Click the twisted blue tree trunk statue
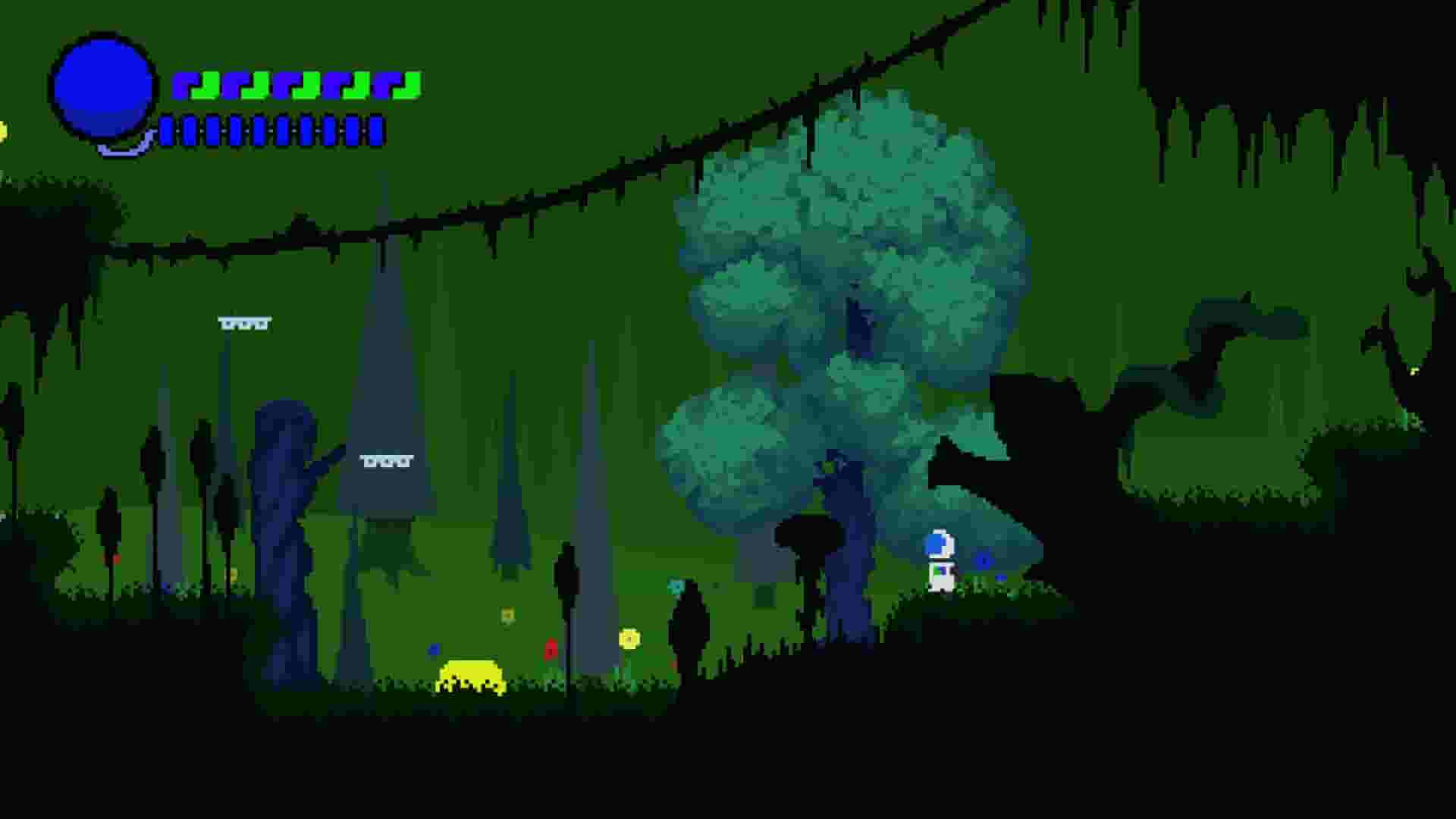1456x819 pixels. pyautogui.click(x=284, y=516)
